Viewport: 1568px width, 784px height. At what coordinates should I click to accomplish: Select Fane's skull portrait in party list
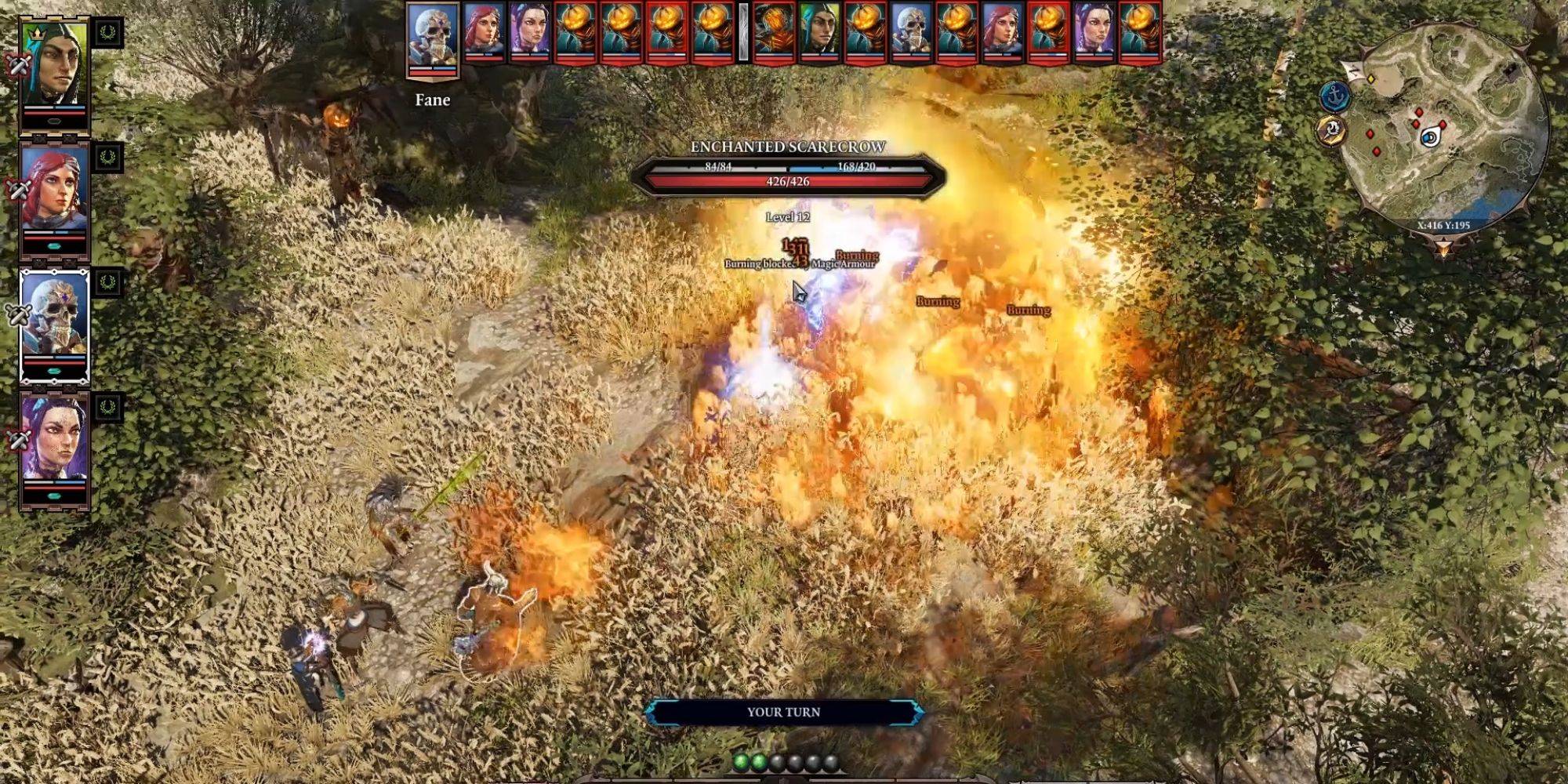point(53,320)
